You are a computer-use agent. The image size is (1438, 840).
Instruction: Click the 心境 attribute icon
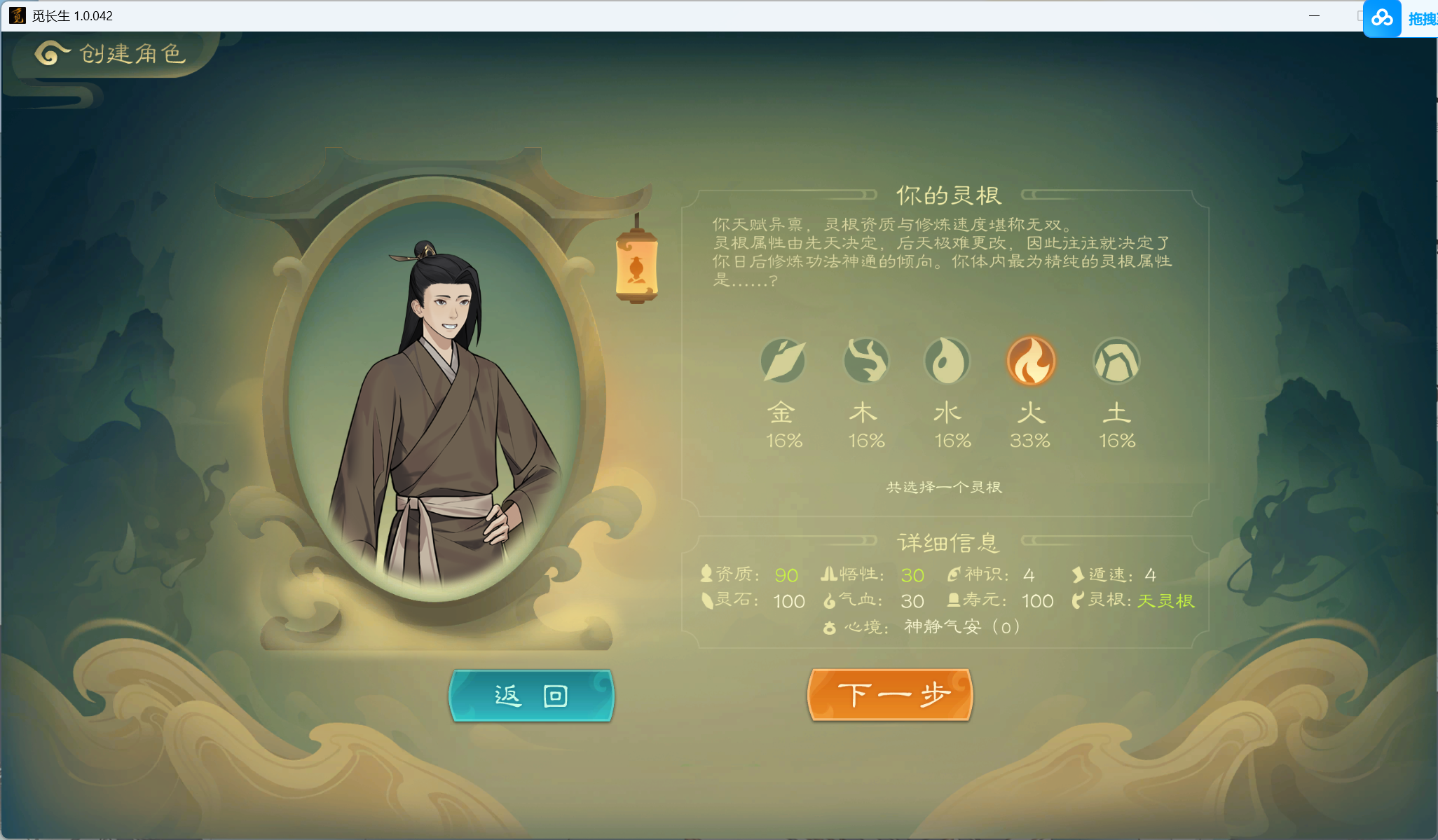point(831,628)
